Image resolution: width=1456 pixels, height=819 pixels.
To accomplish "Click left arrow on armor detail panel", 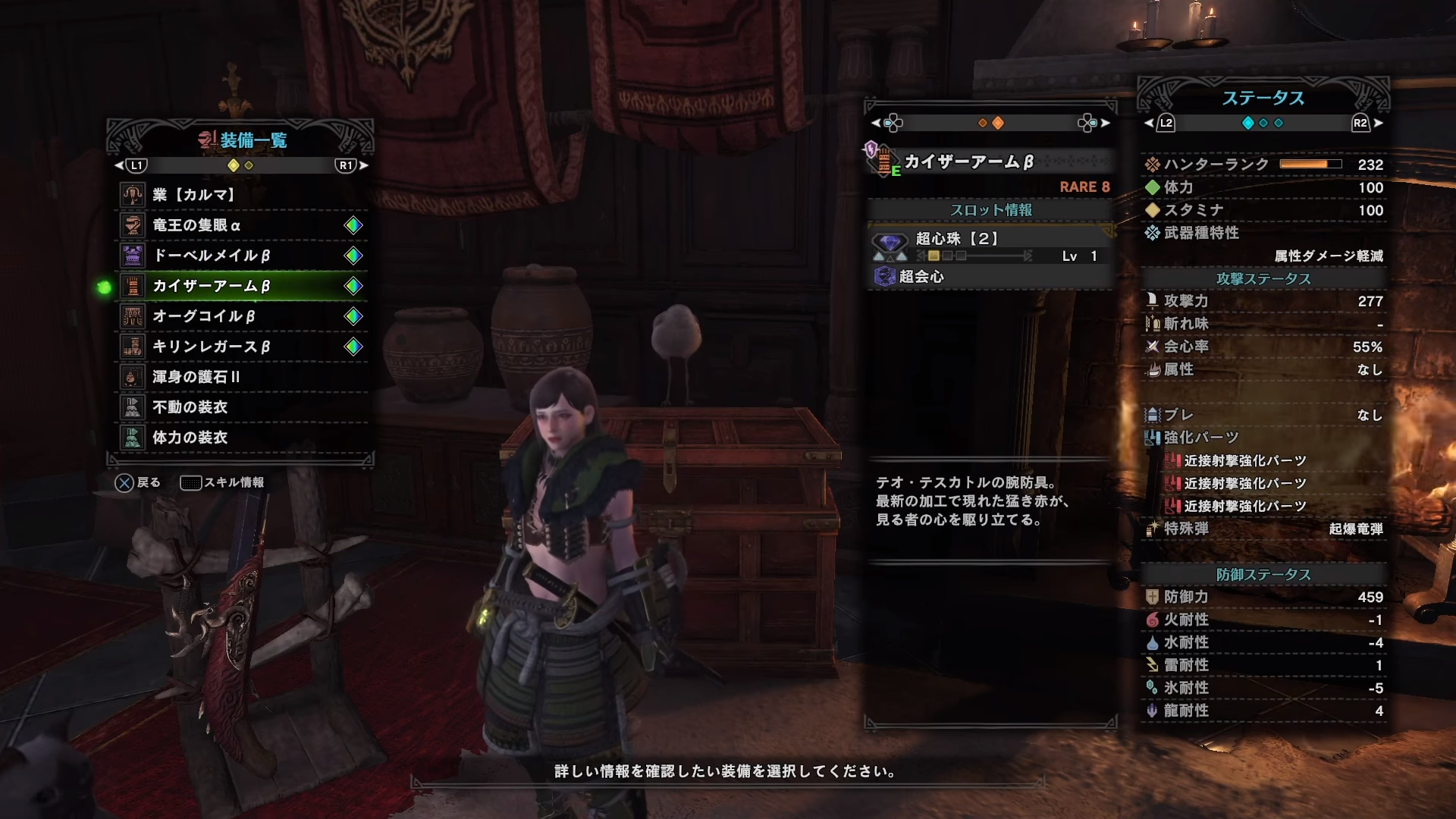I will coord(876,123).
